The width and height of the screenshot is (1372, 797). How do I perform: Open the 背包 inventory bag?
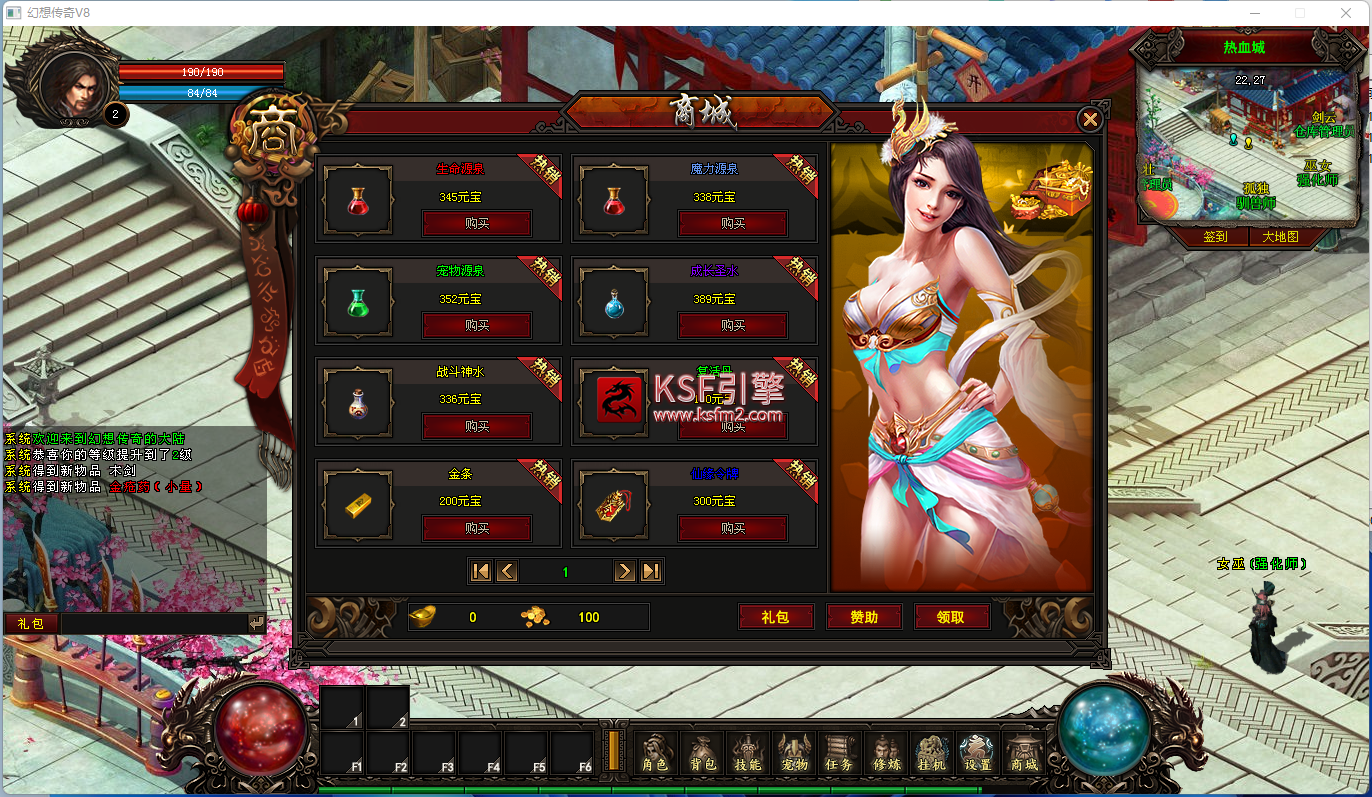click(x=702, y=753)
